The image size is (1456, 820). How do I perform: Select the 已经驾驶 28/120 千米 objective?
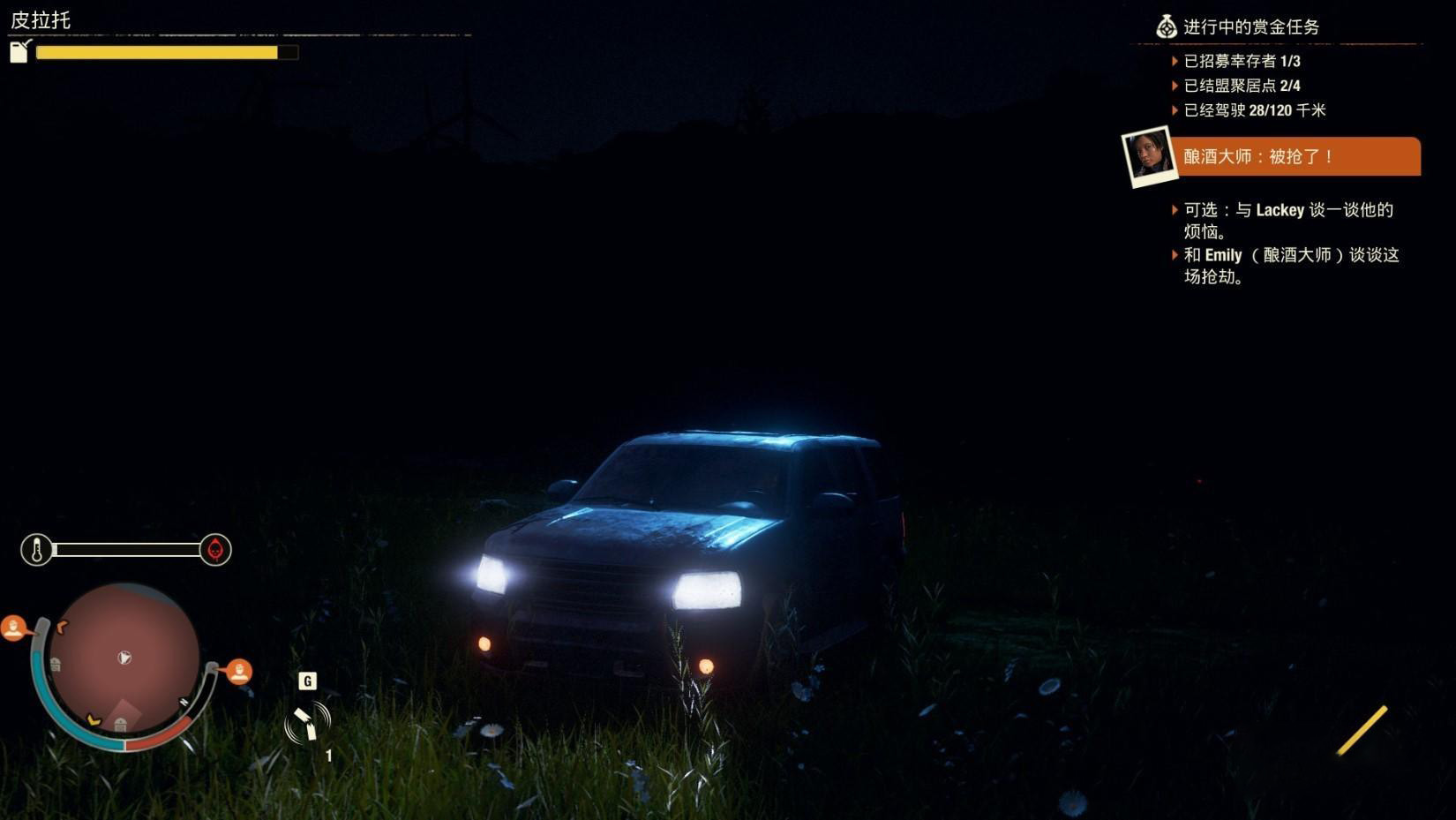tap(1254, 110)
